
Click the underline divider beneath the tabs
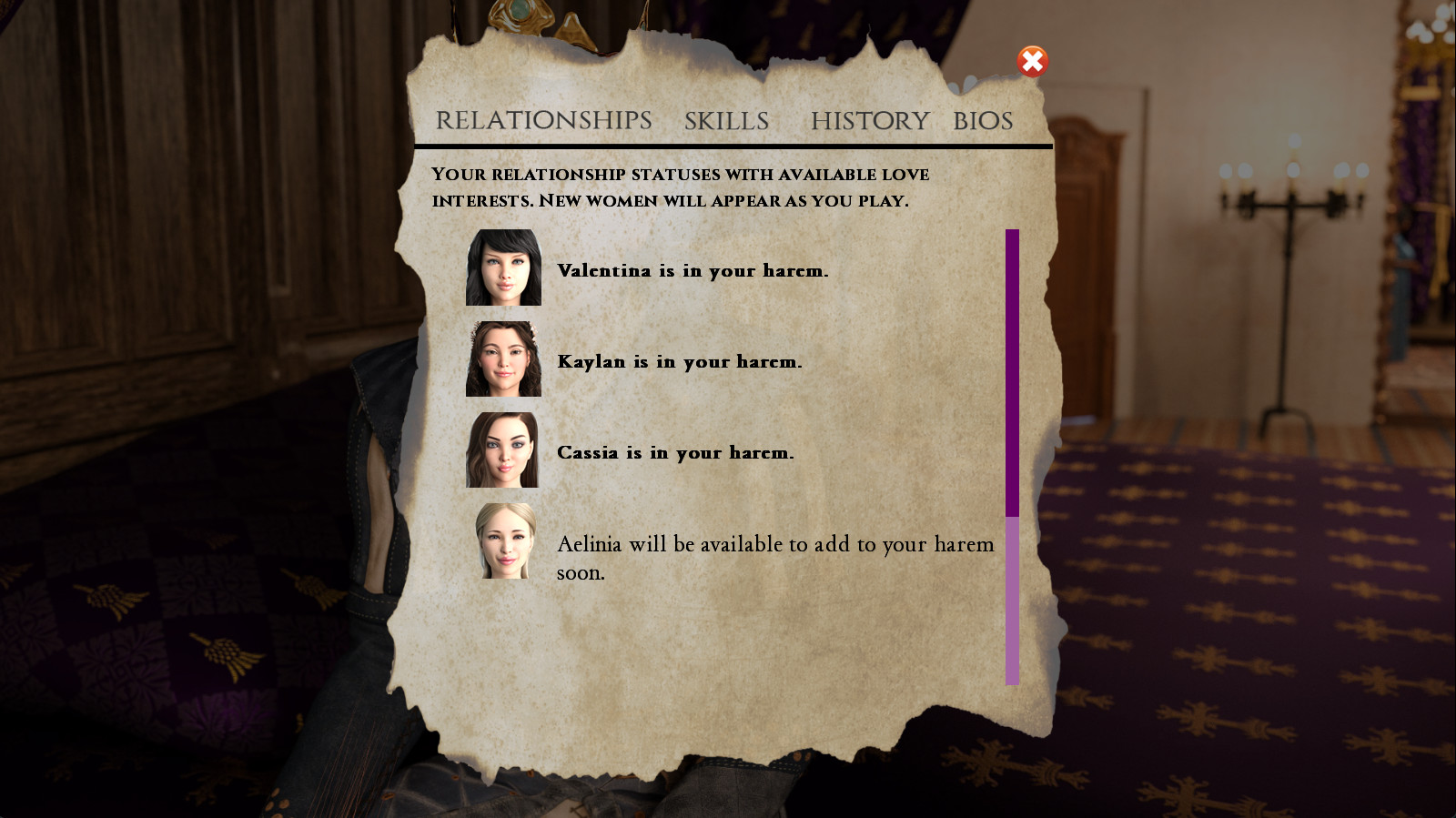pyautogui.click(x=728, y=146)
